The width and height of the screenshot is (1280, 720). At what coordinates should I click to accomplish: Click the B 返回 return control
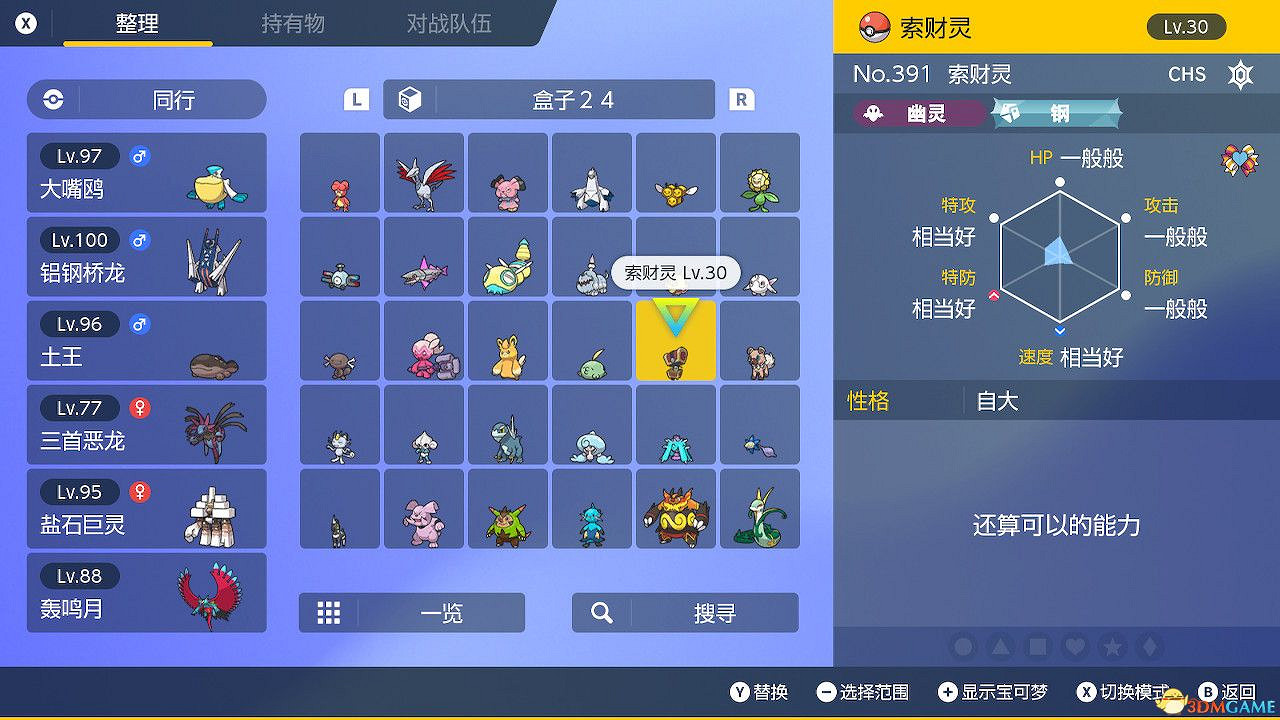[x=1225, y=690]
